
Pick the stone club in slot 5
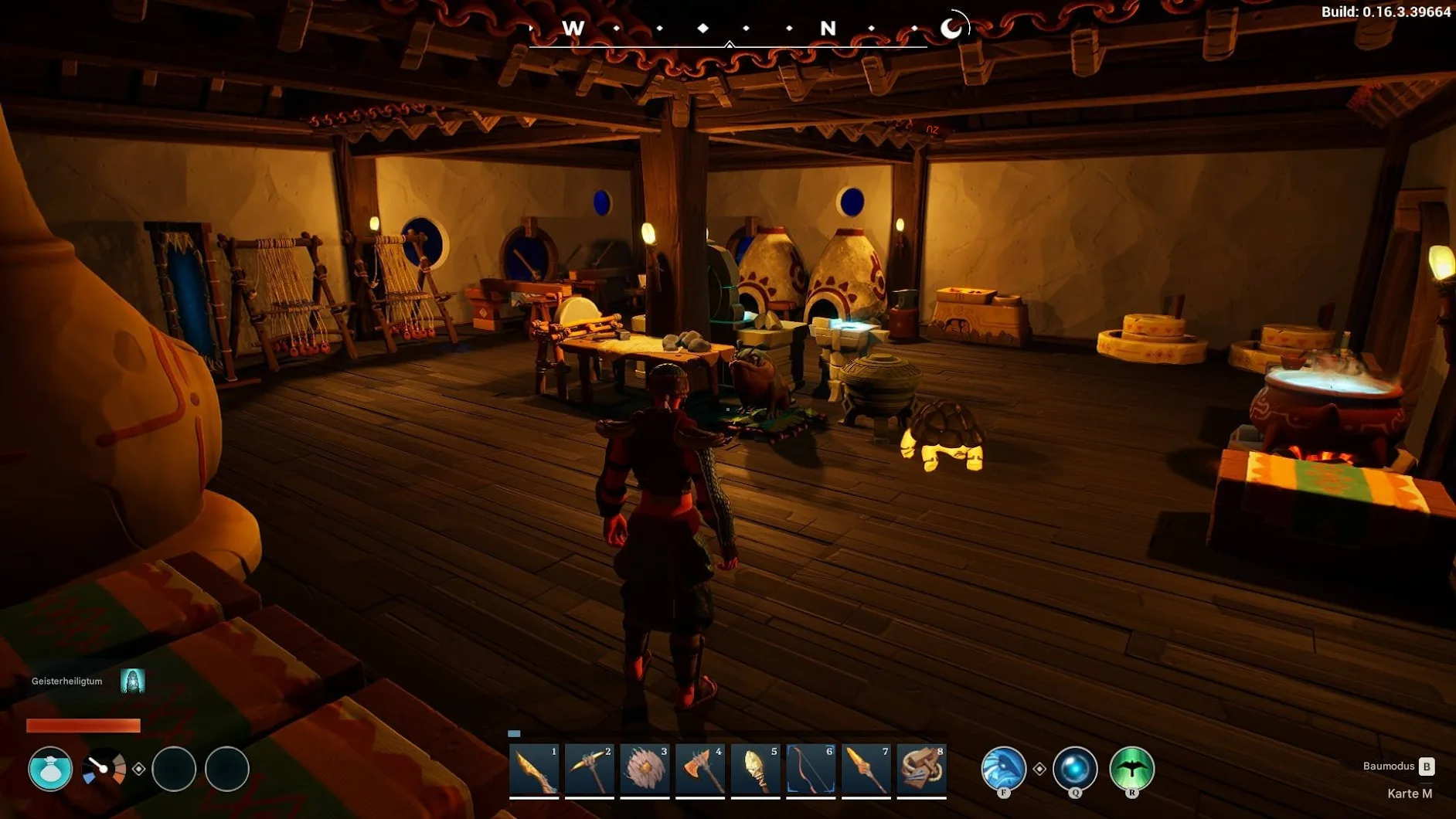pyautogui.click(x=755, y=770)
